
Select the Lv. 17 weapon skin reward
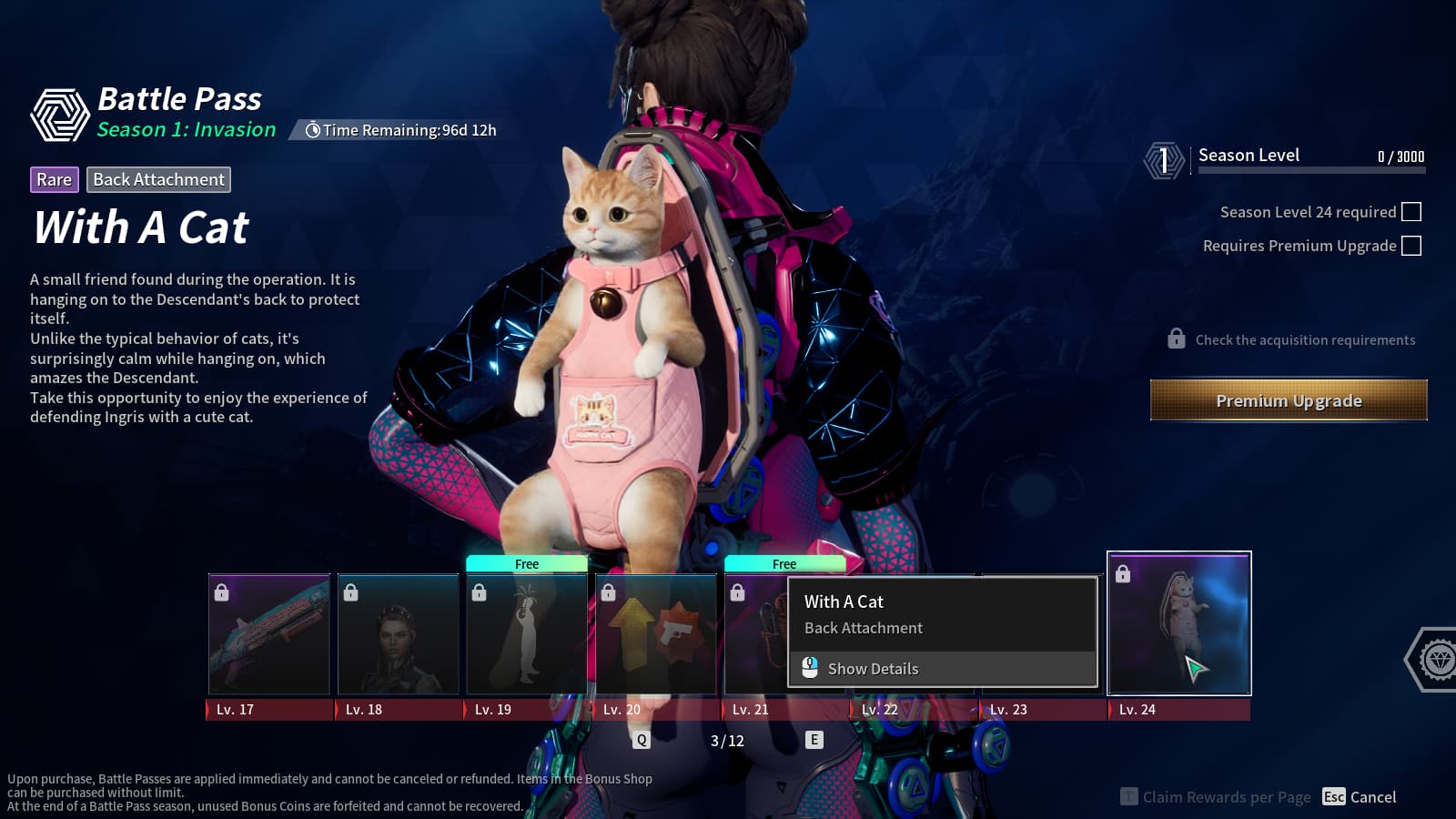(269, 634)
